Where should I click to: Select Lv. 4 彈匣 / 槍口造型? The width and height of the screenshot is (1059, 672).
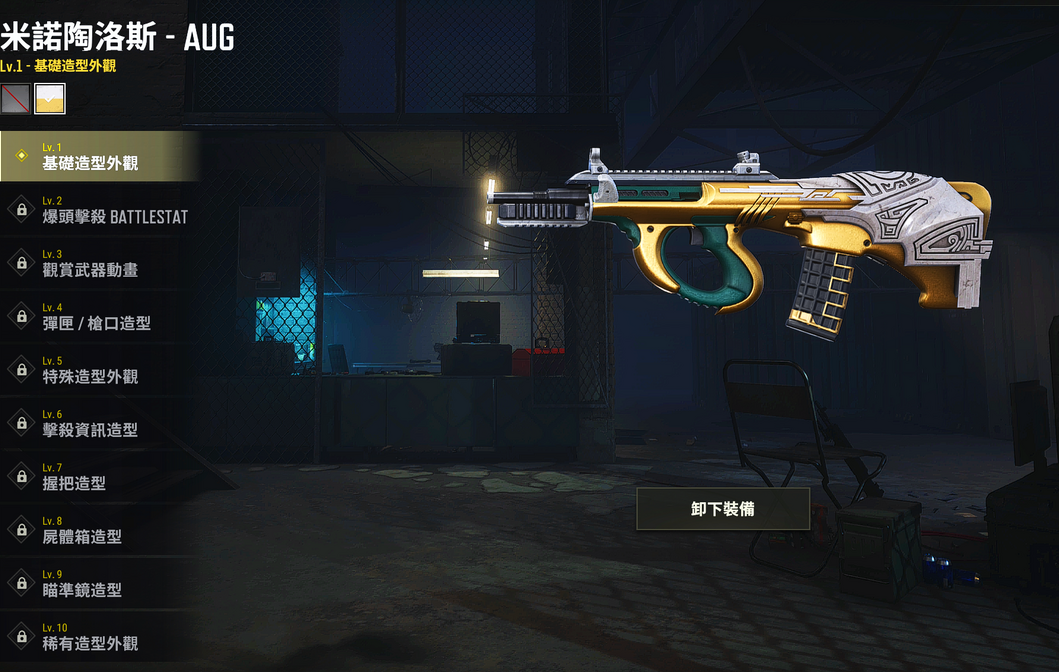(x=98, y=316)
